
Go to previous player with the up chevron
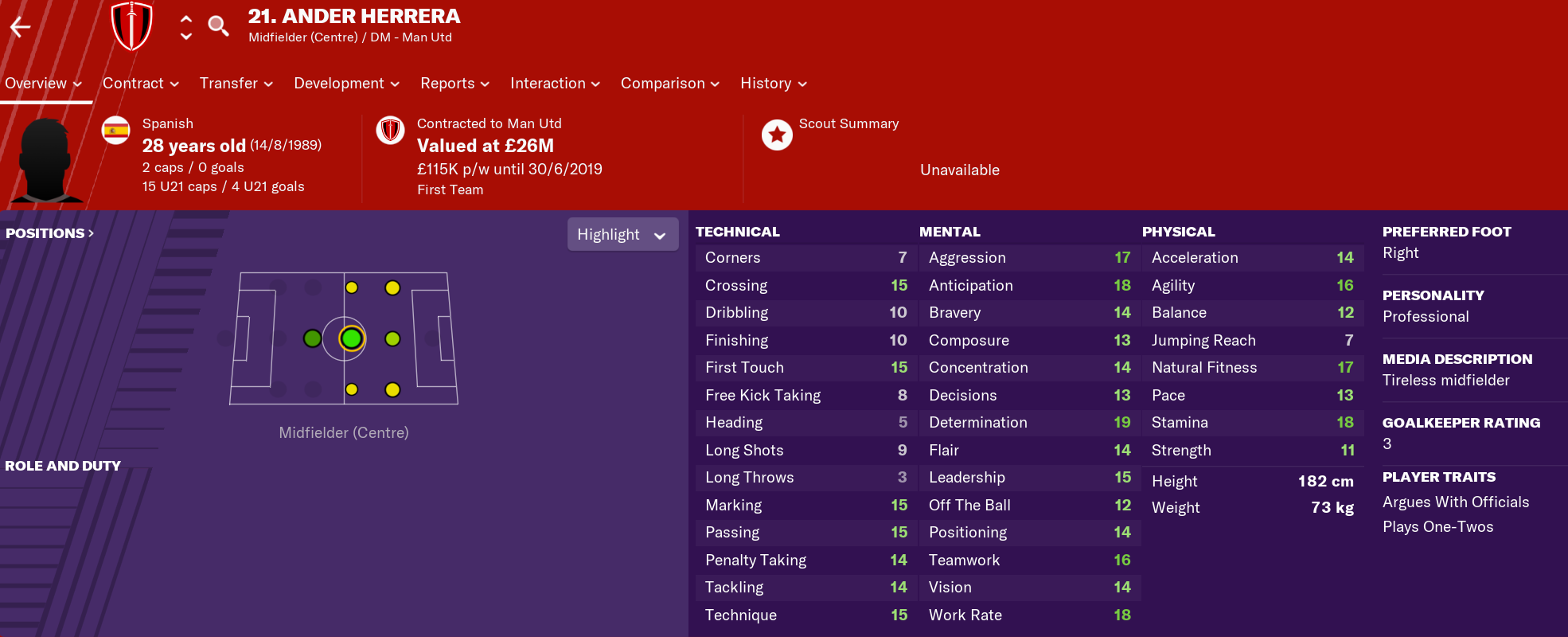pyautogui.click(x=185, y=18)
